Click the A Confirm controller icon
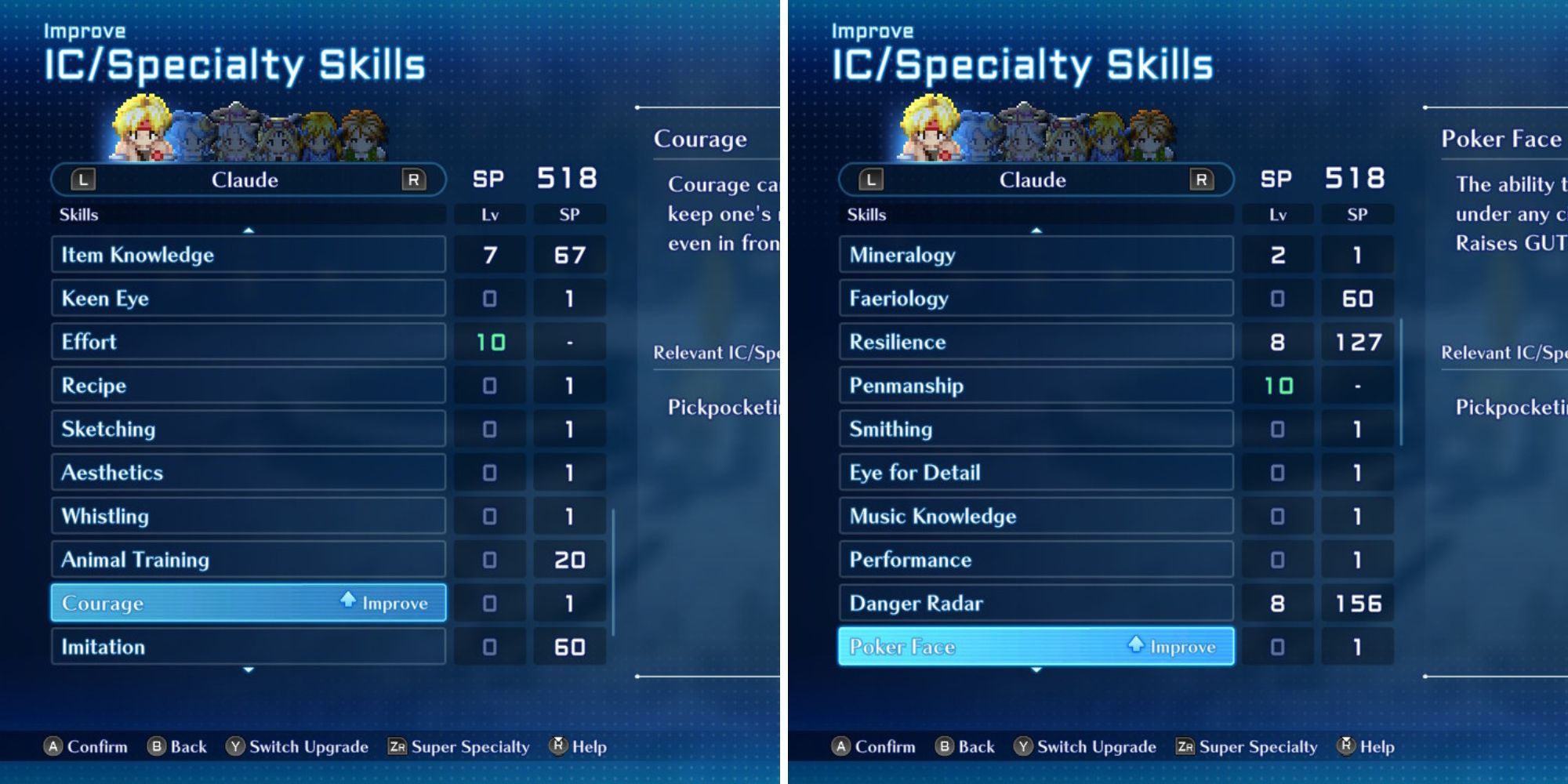Image resolution: width=1568 pixels, height=784 pixels. pyautogui.click(x=55, y=746)
